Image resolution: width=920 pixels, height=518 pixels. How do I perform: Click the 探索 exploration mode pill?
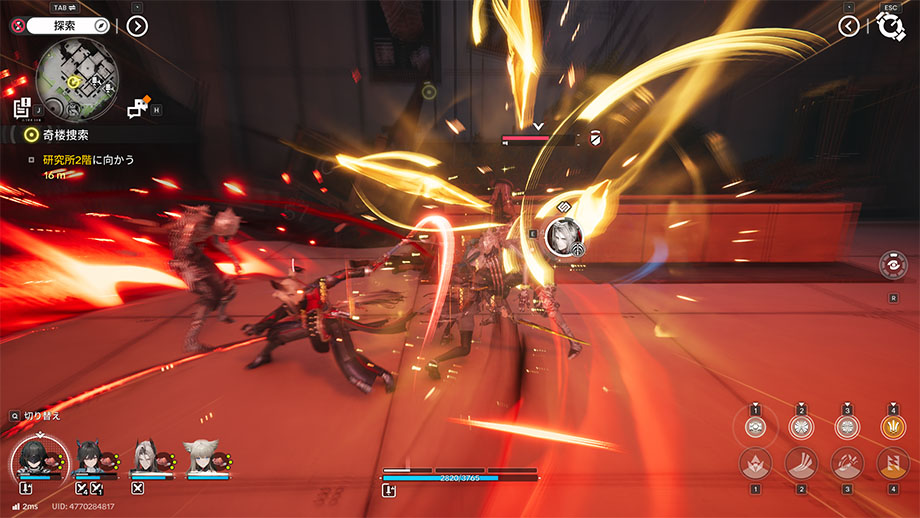pos(68,25)
